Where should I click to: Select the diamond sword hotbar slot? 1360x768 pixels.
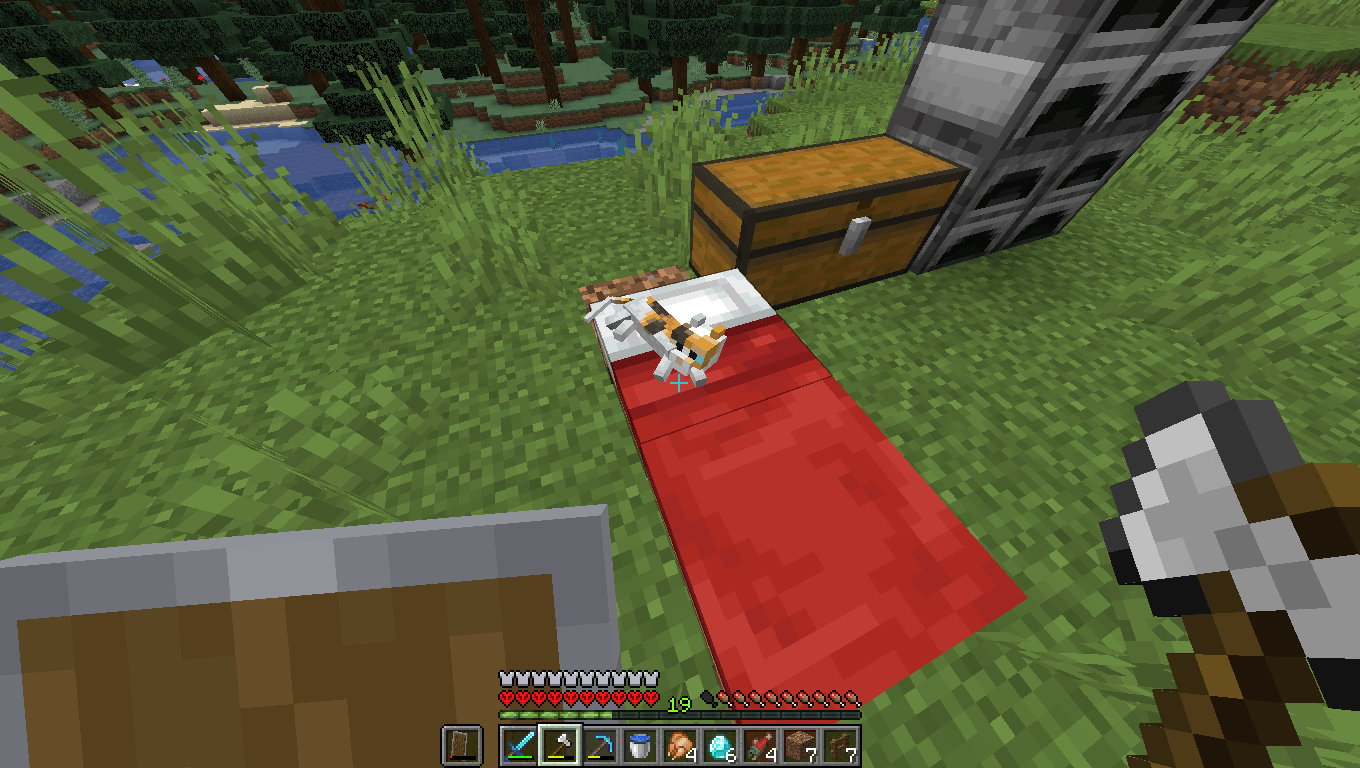519,744
